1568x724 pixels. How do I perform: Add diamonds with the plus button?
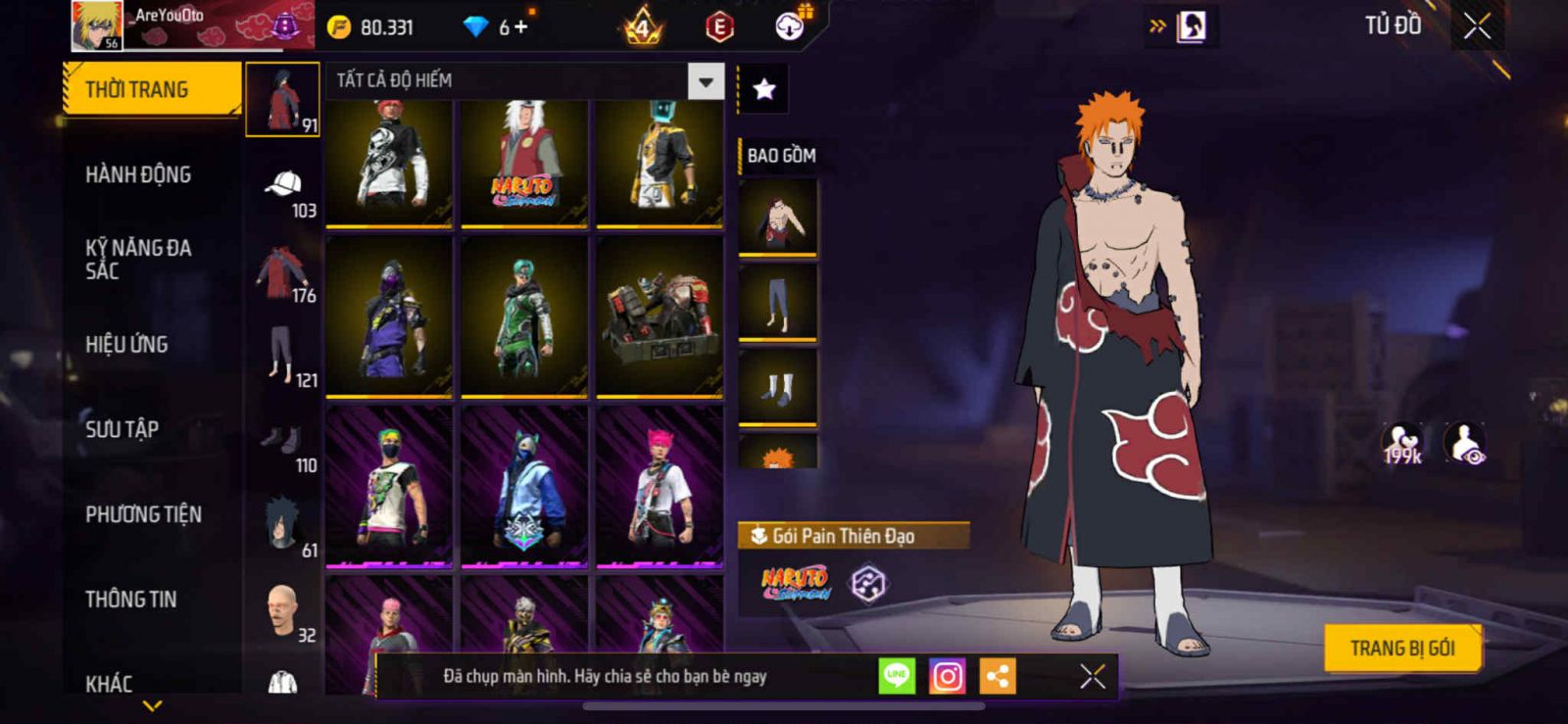[x=520, y=27]
